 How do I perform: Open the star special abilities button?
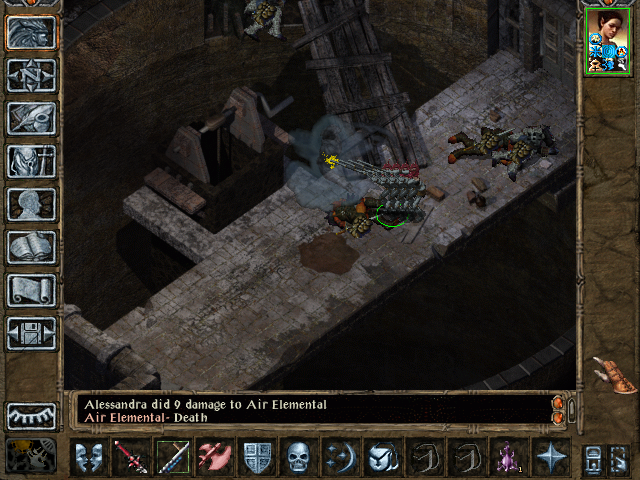(549, 457)
